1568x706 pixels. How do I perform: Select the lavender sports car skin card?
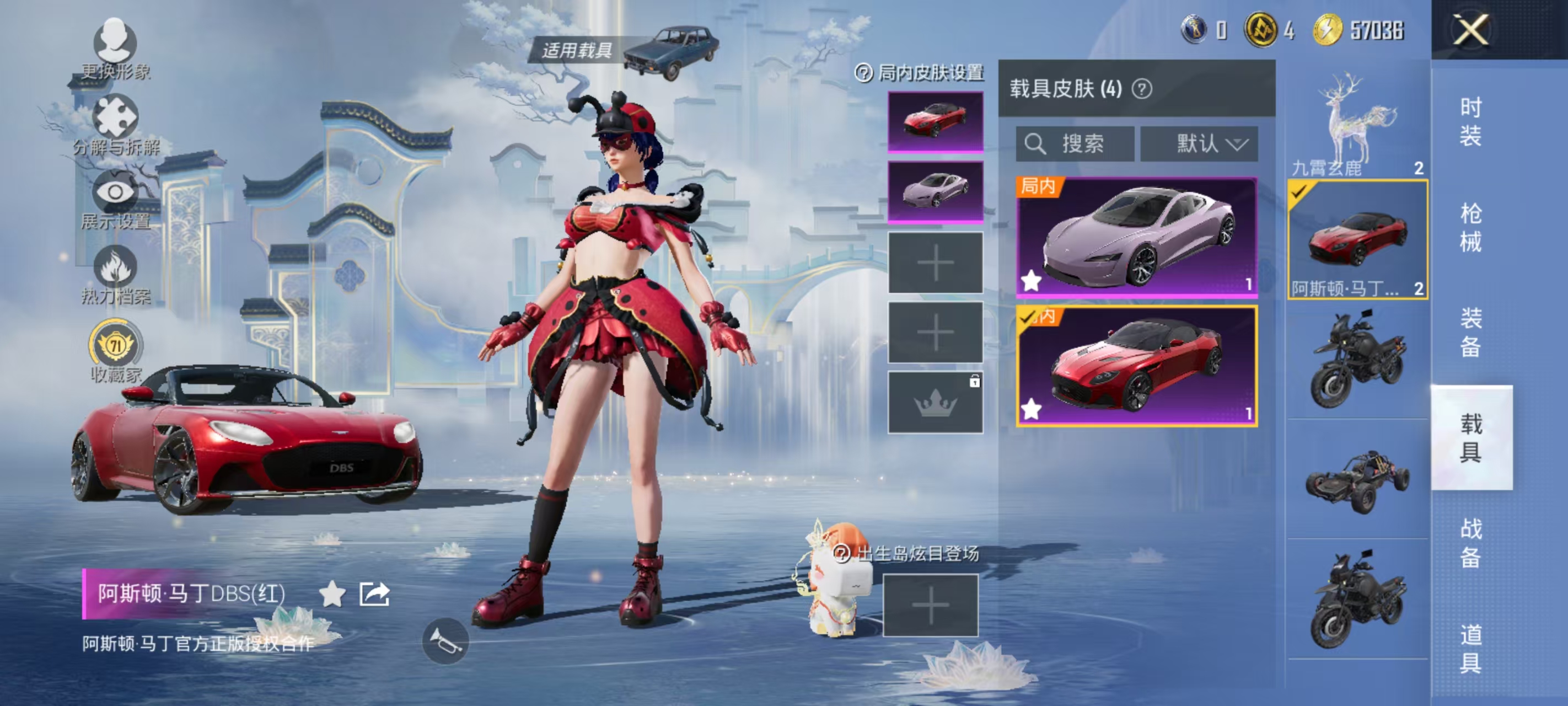tap(1136, 237)
